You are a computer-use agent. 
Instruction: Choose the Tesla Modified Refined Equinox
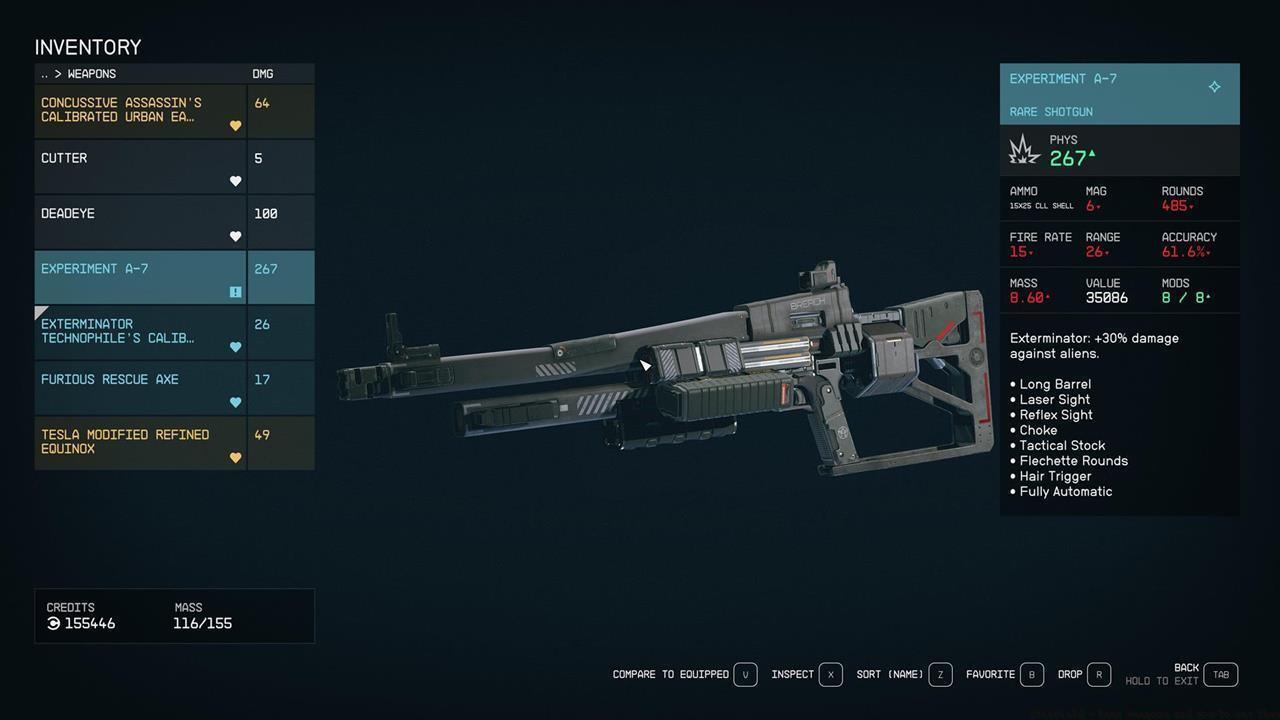(140, 442)
